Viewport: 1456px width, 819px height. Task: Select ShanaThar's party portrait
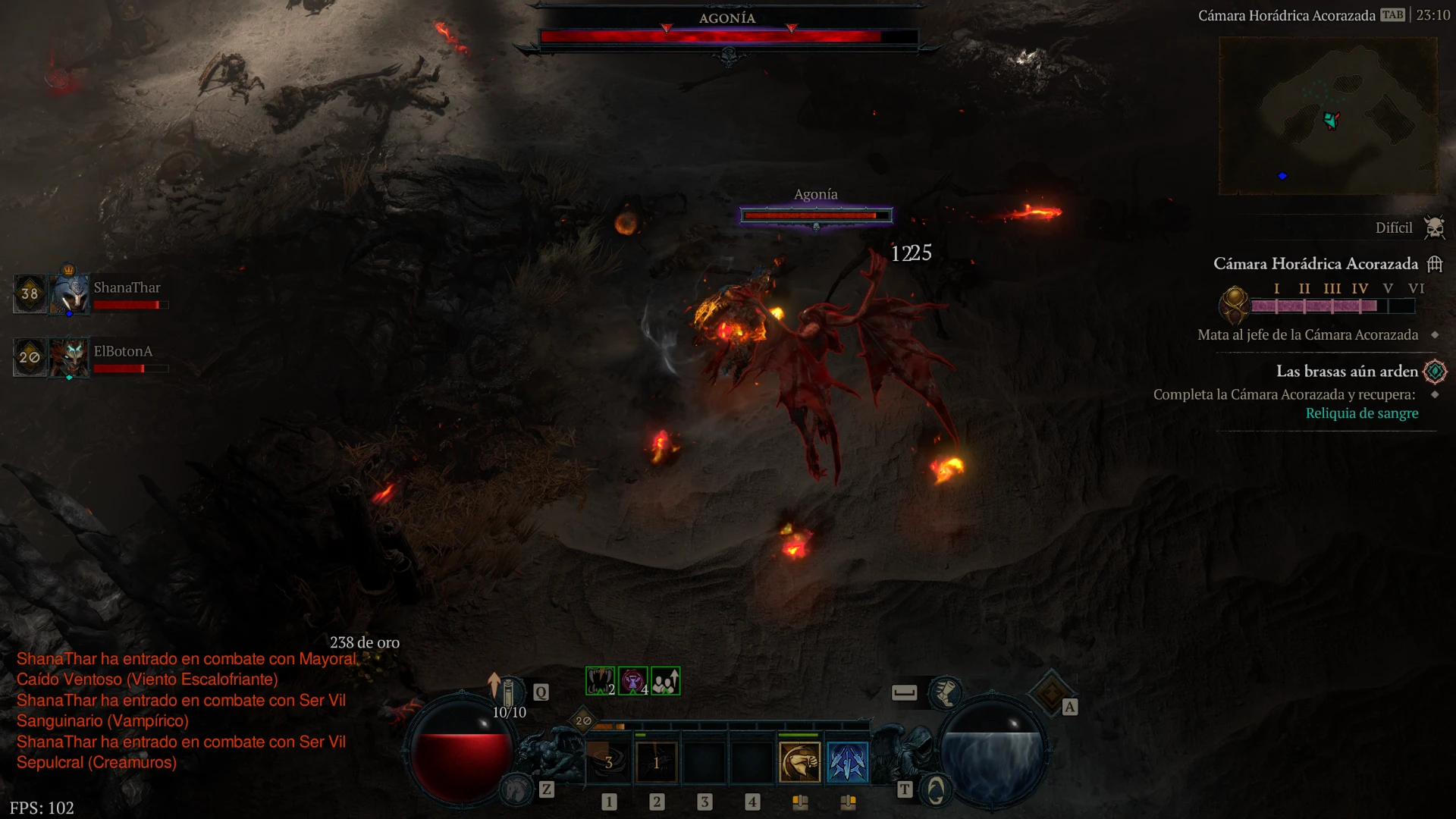click(x=71, y=293)
